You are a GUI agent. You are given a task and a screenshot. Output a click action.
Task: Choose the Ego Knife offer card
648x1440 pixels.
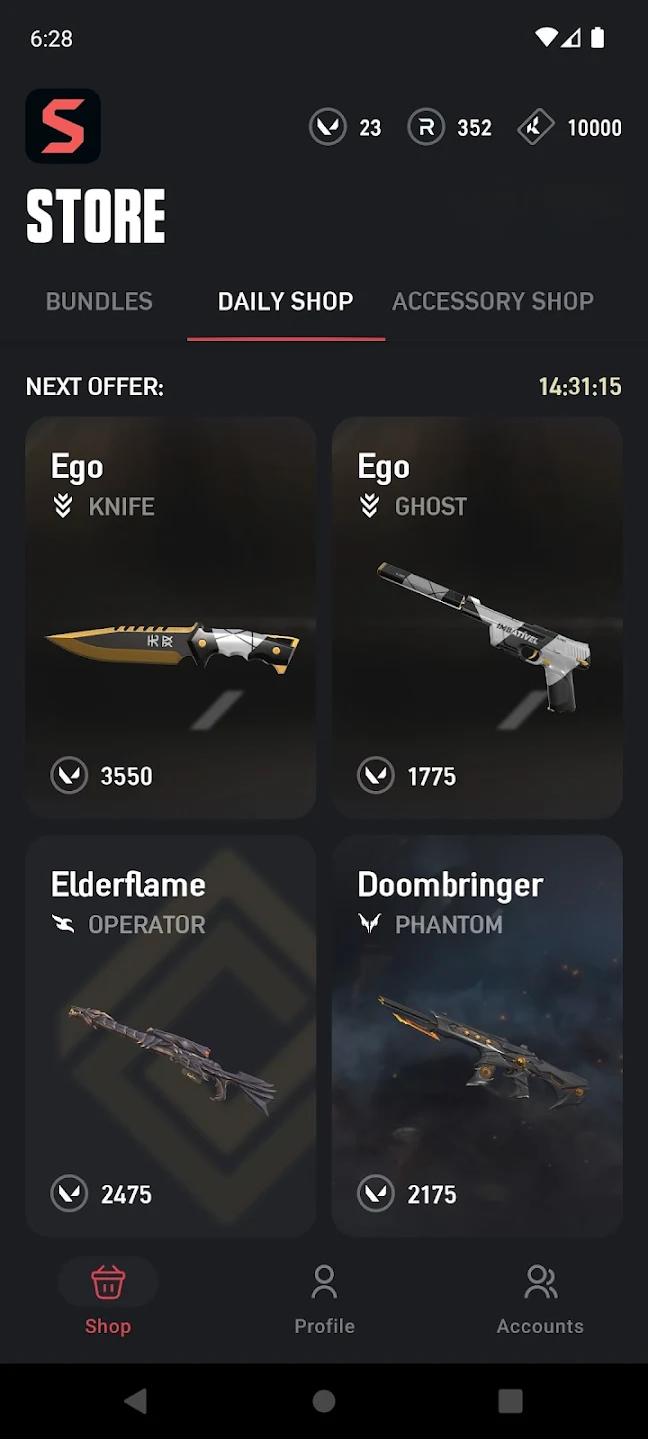pyautogui.click(x=171, y=617)
